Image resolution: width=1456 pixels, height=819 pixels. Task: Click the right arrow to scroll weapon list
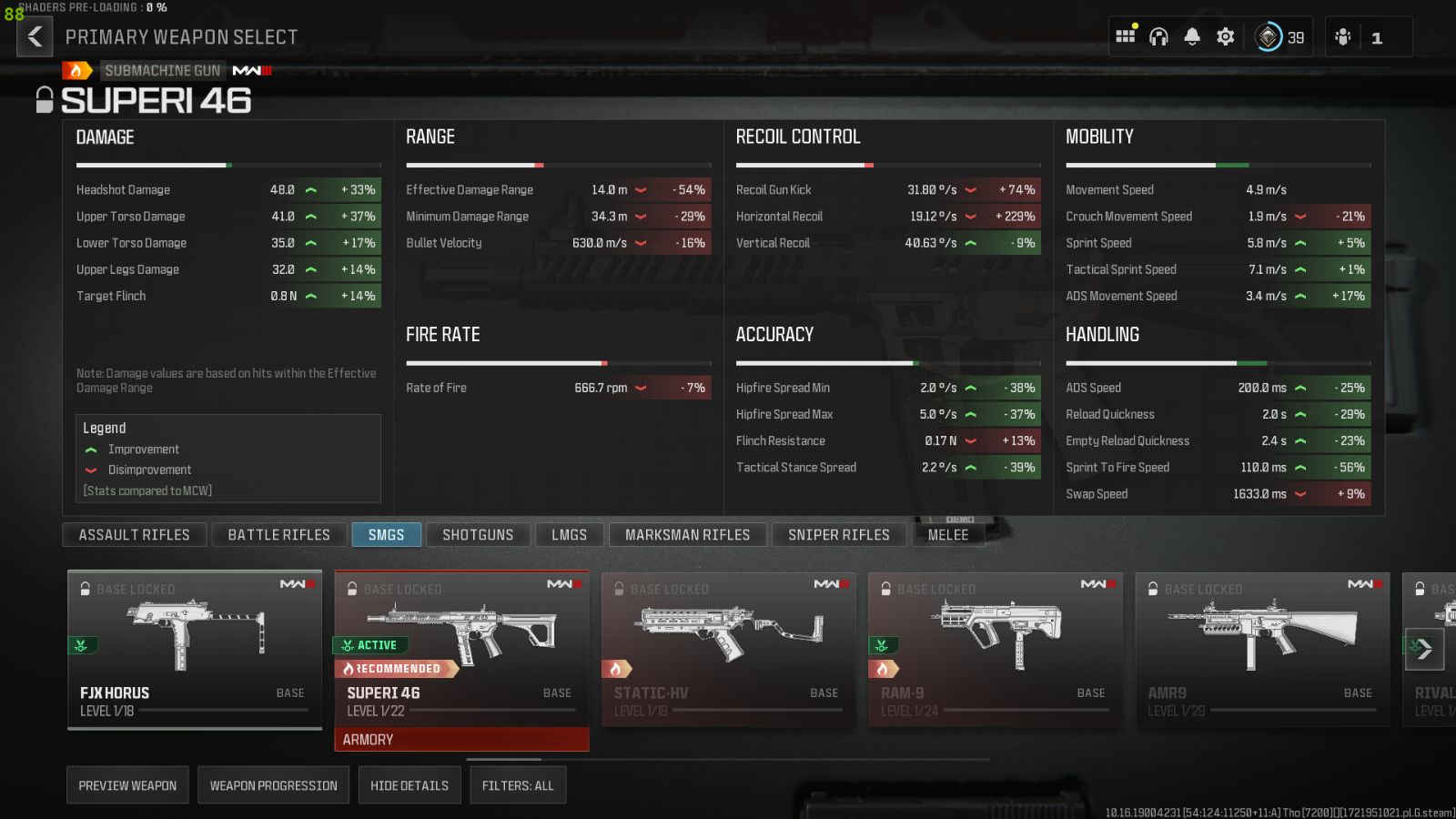1427,649
